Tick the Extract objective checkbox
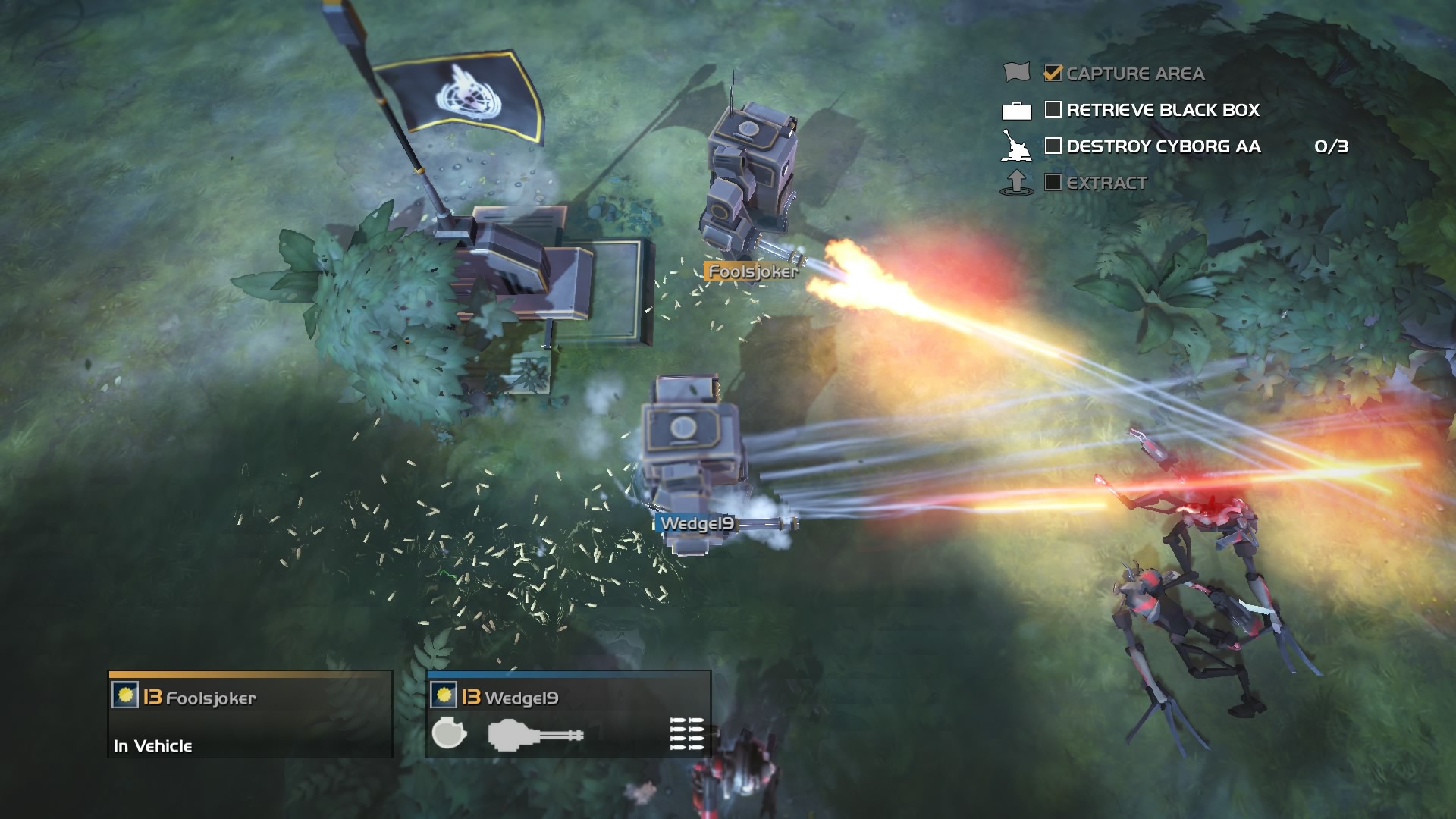Image resolution: width=1456 pixels, height=819 pixels. 1053,182
